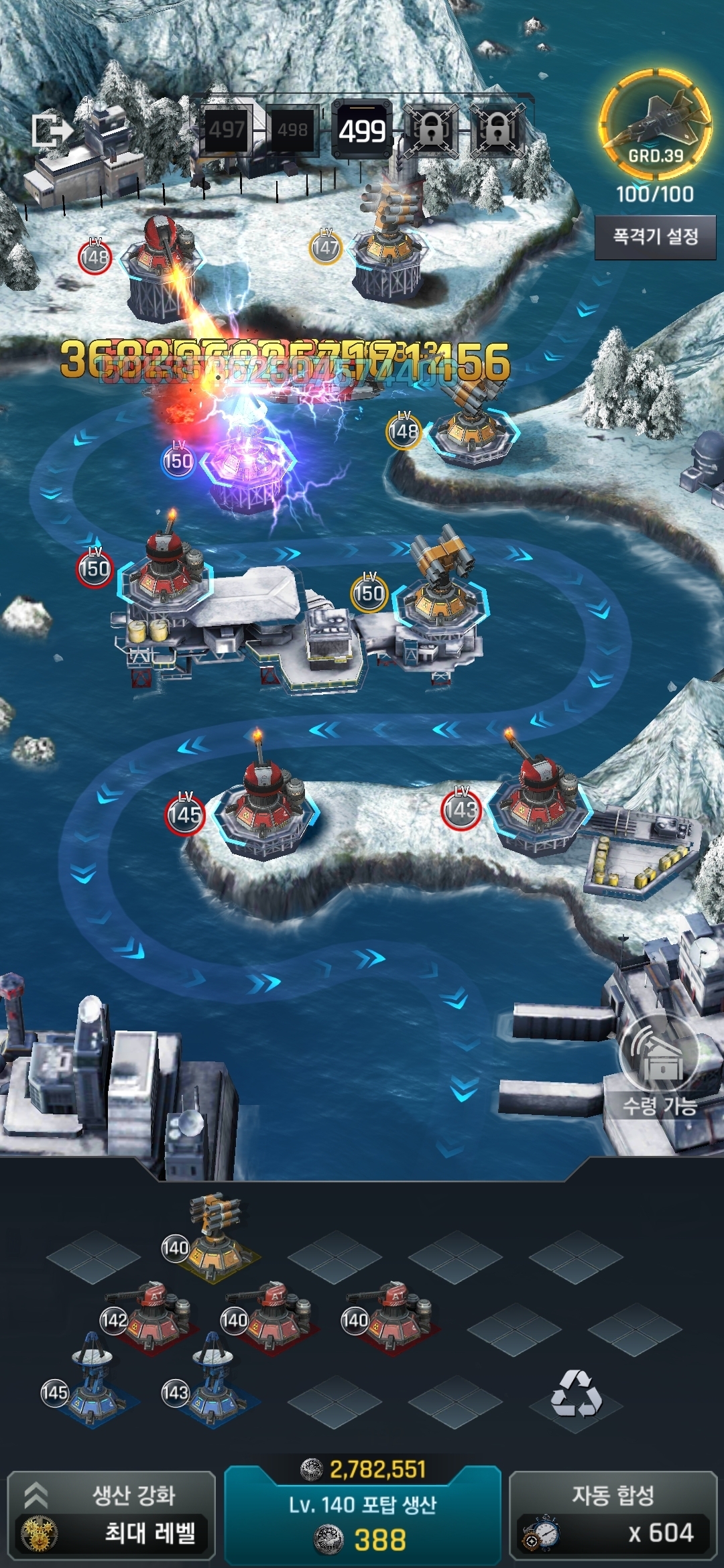Select stage 497 tile
The width and height of the screenshot is (724, 1568).
[x=227, y=130]
